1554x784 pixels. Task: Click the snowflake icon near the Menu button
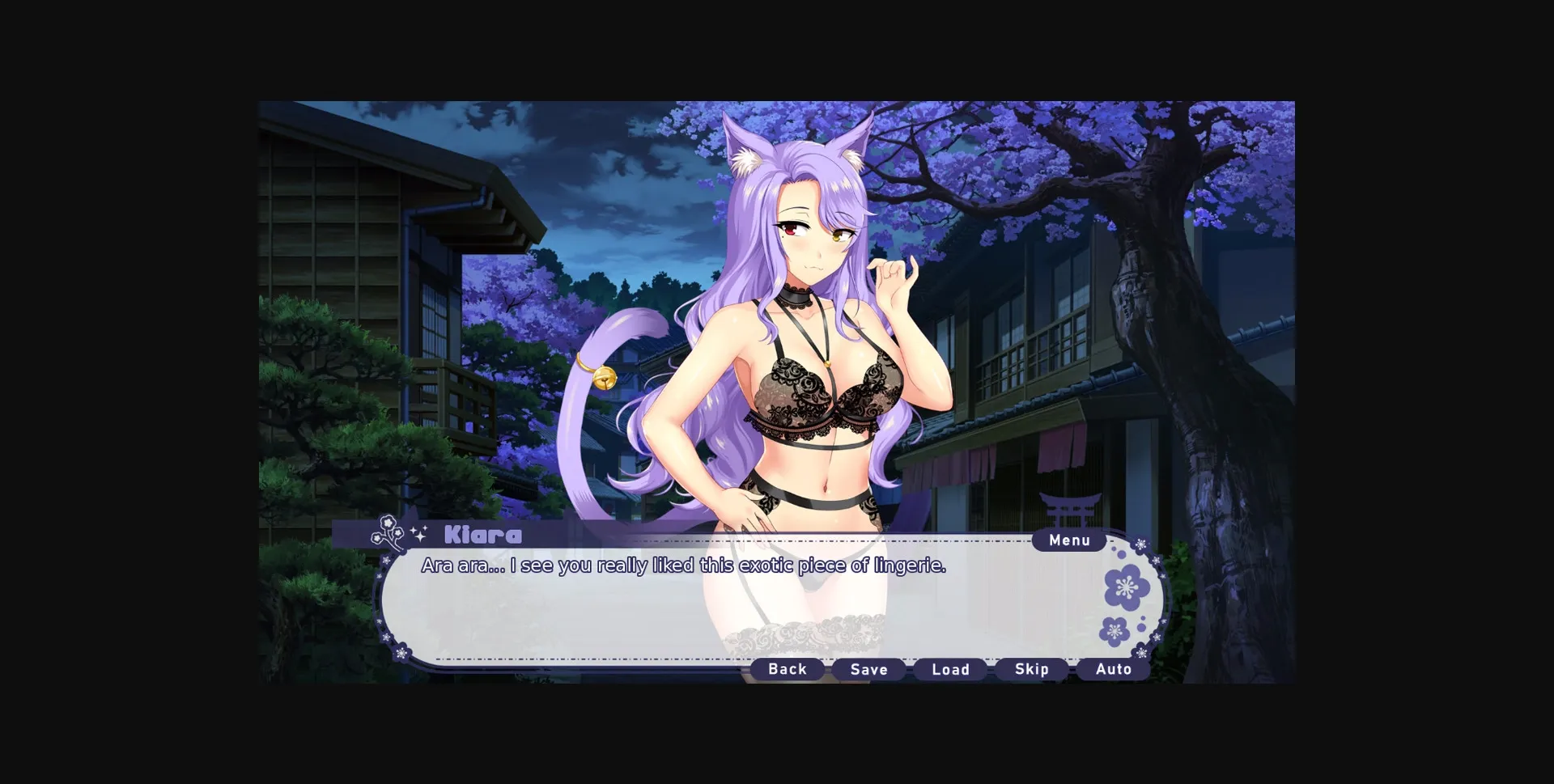[x=1140, y=544]
